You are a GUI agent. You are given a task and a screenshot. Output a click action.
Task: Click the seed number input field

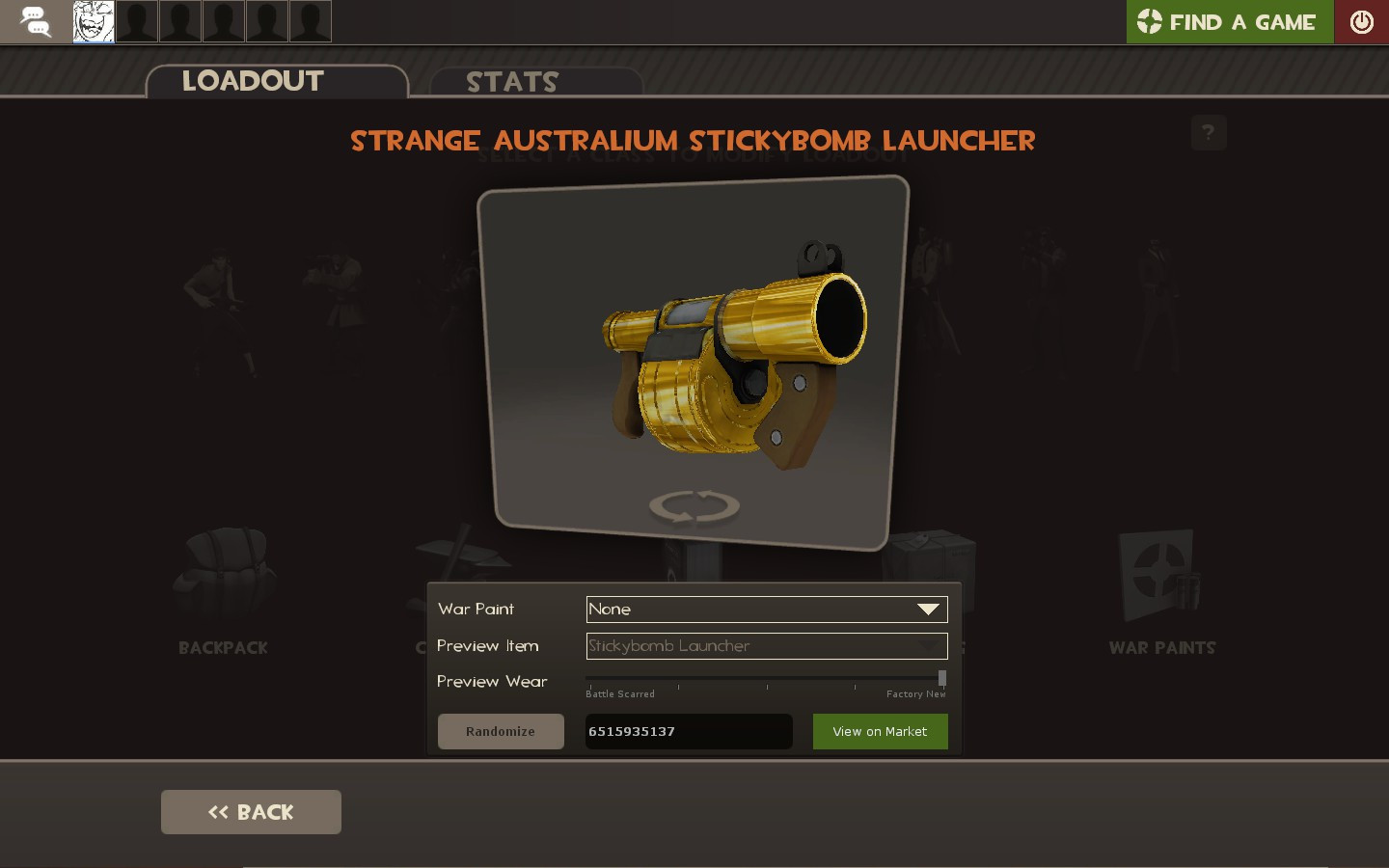[688, 731]
